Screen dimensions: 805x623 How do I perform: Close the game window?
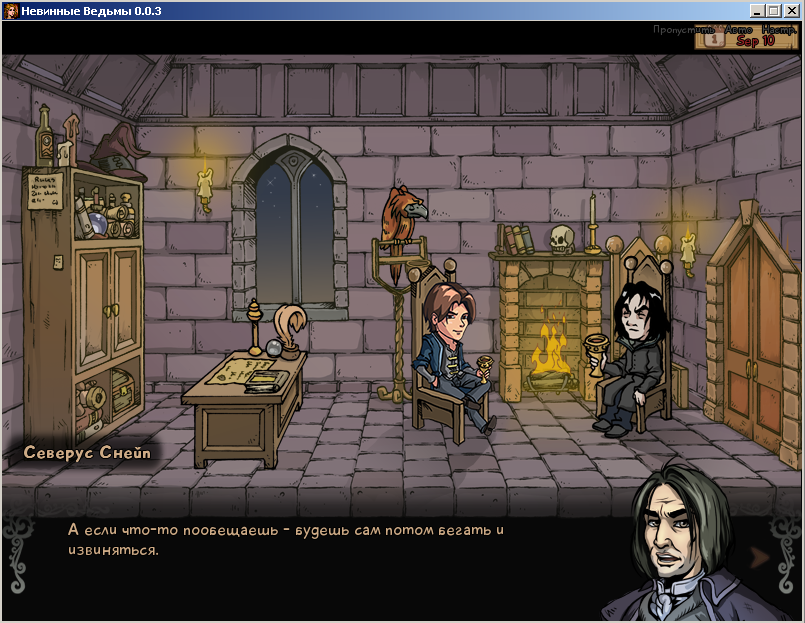[x=790, y=11]
